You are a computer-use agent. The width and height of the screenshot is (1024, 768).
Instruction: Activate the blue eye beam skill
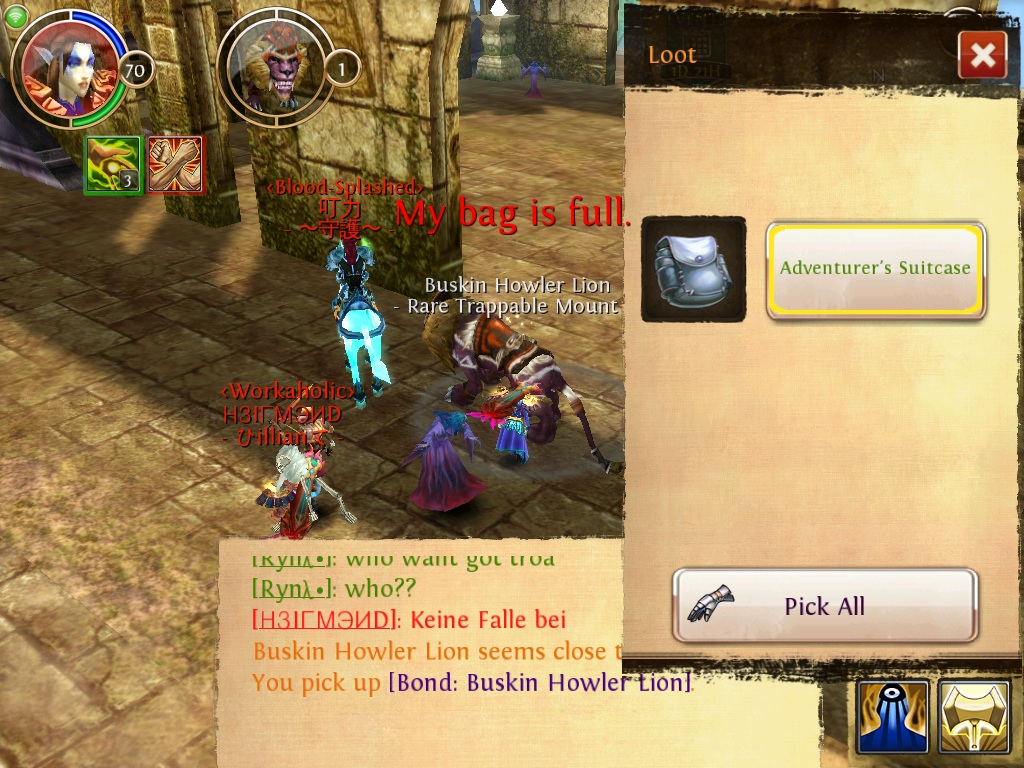click(893, 717)
